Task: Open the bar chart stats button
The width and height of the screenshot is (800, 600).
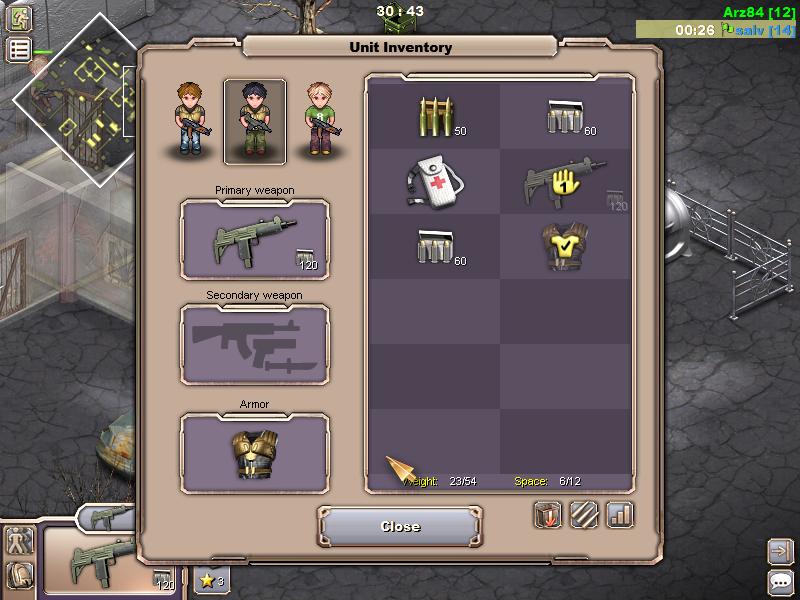Action: pos(620,515)
